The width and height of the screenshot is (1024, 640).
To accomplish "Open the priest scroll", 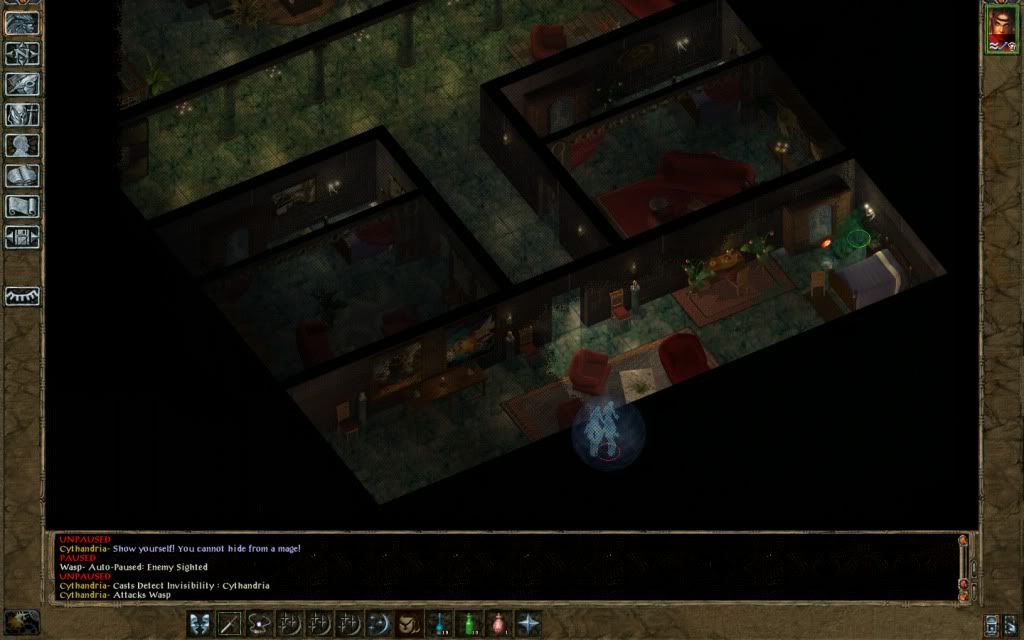I will coord(22,207).
